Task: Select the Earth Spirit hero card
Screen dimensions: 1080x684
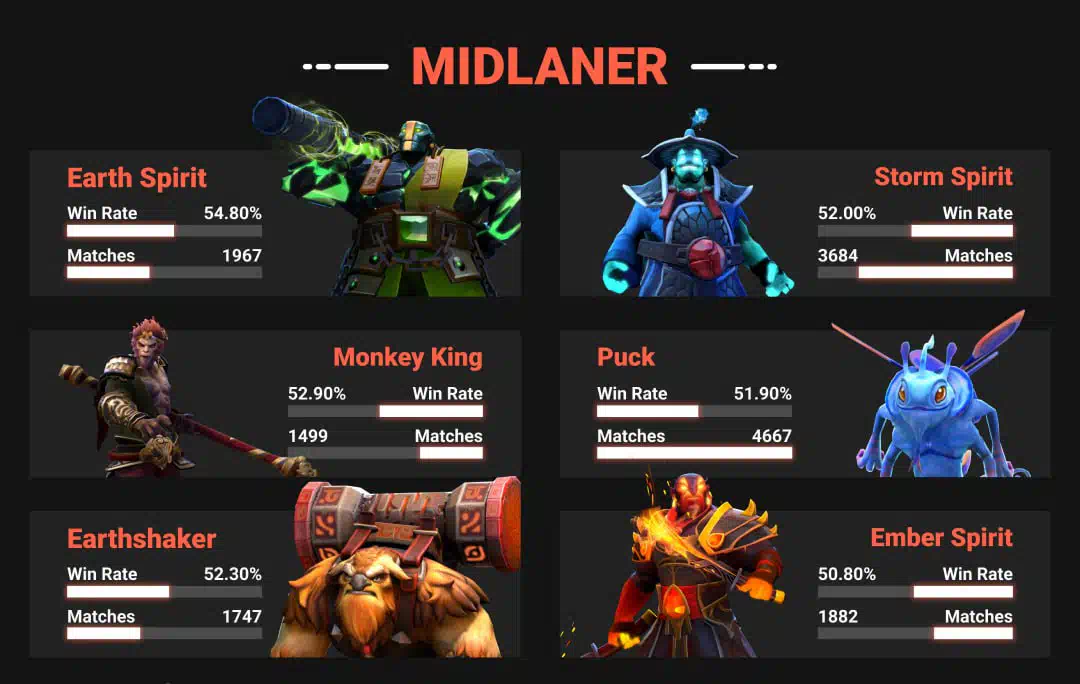Action: click(x=275, y=223)
